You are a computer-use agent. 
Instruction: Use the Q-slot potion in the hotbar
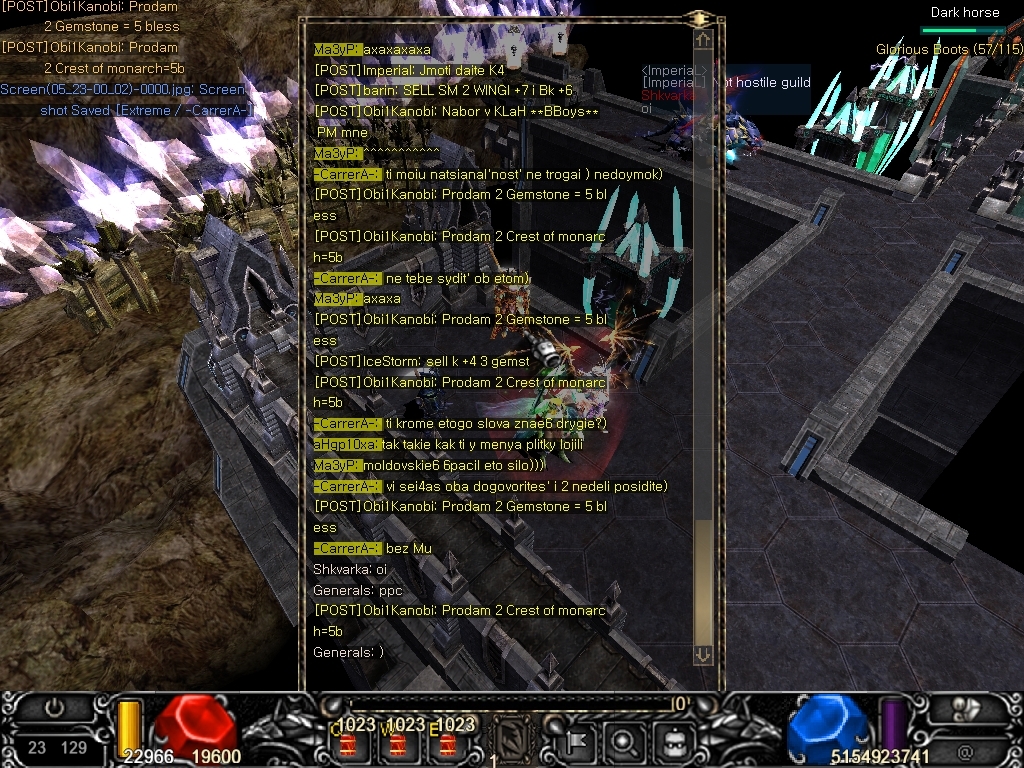(x=350, y=744)
